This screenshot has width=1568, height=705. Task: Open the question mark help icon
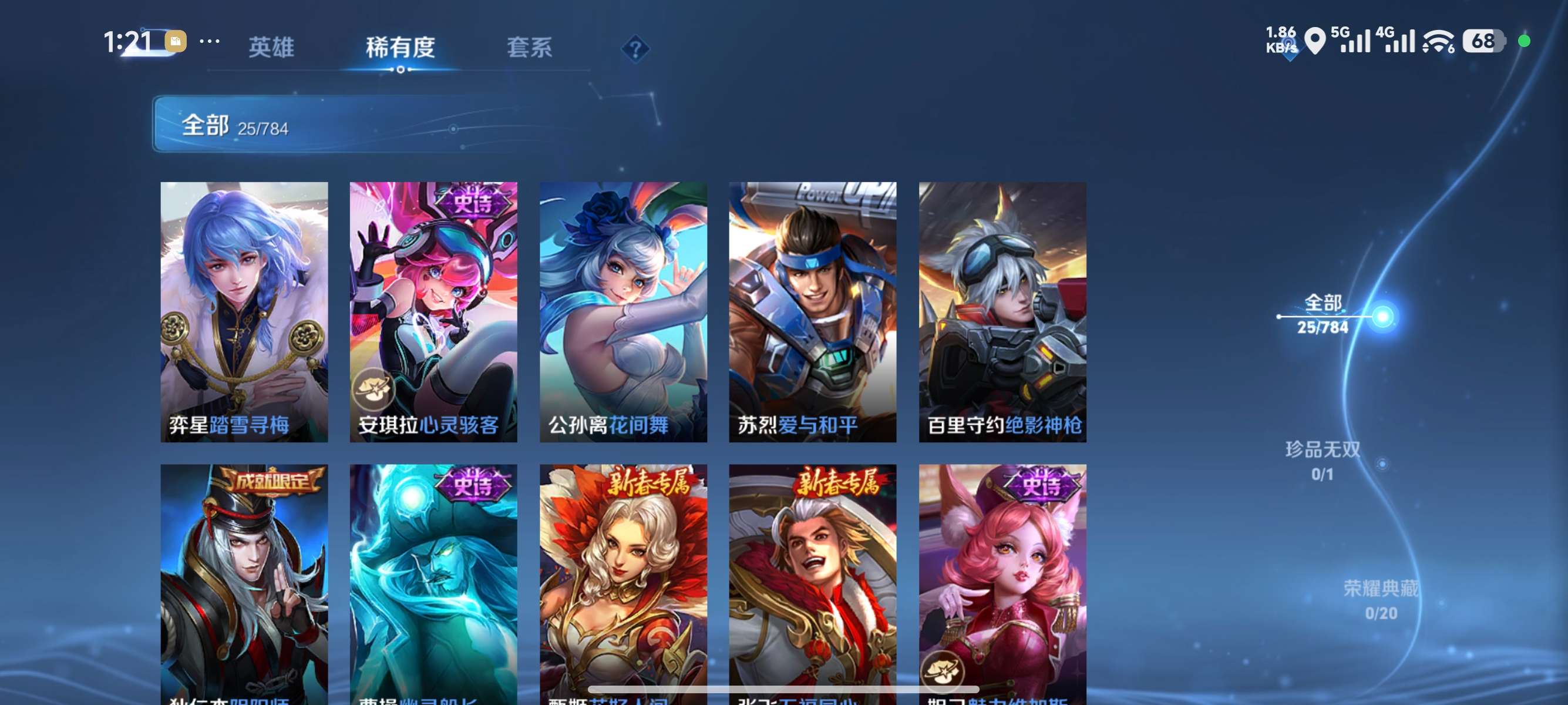coord(635,49)
